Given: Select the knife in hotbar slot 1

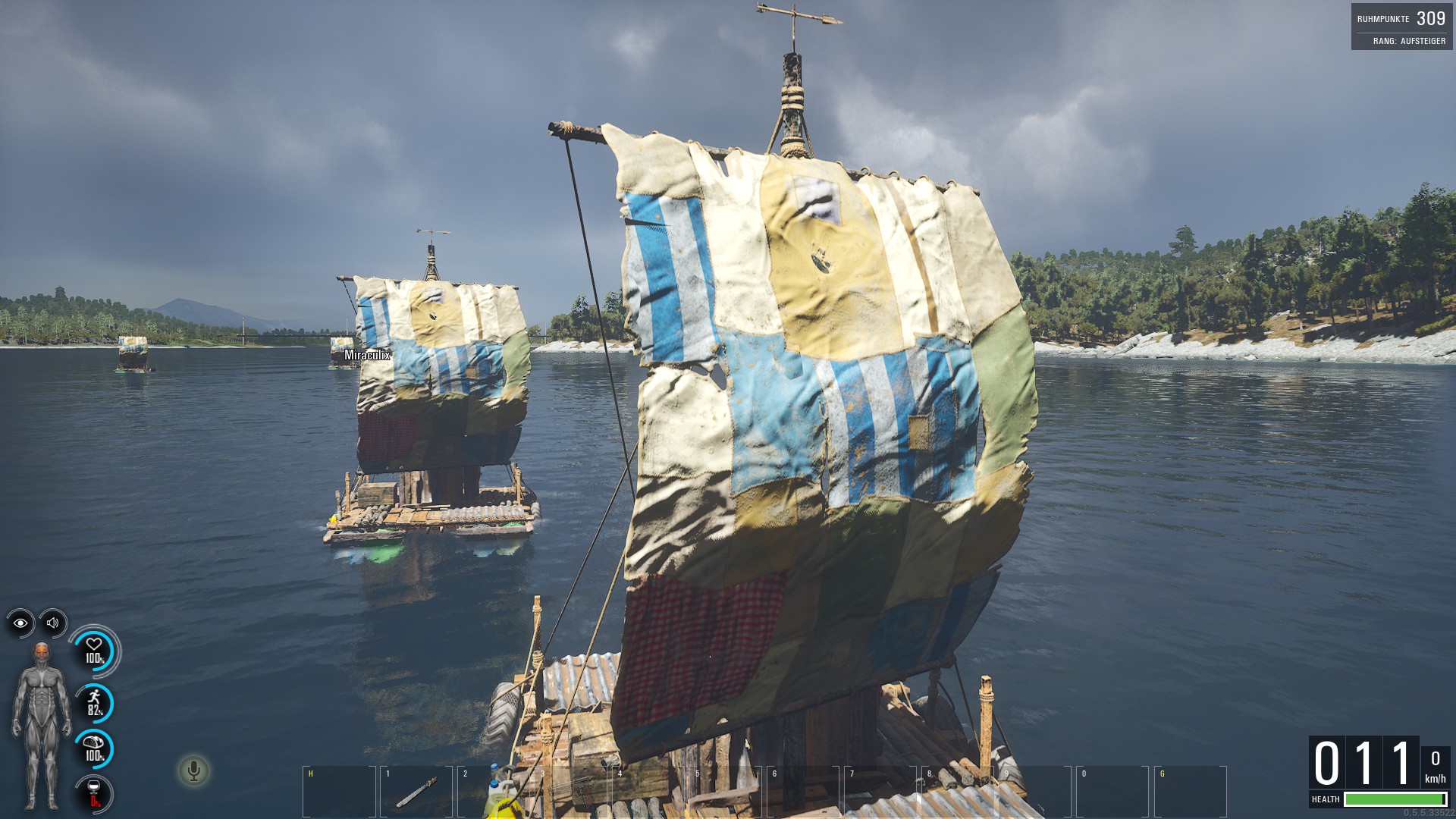Looking at the screenshot, I should pyautogui.click(x=416, y=792).
